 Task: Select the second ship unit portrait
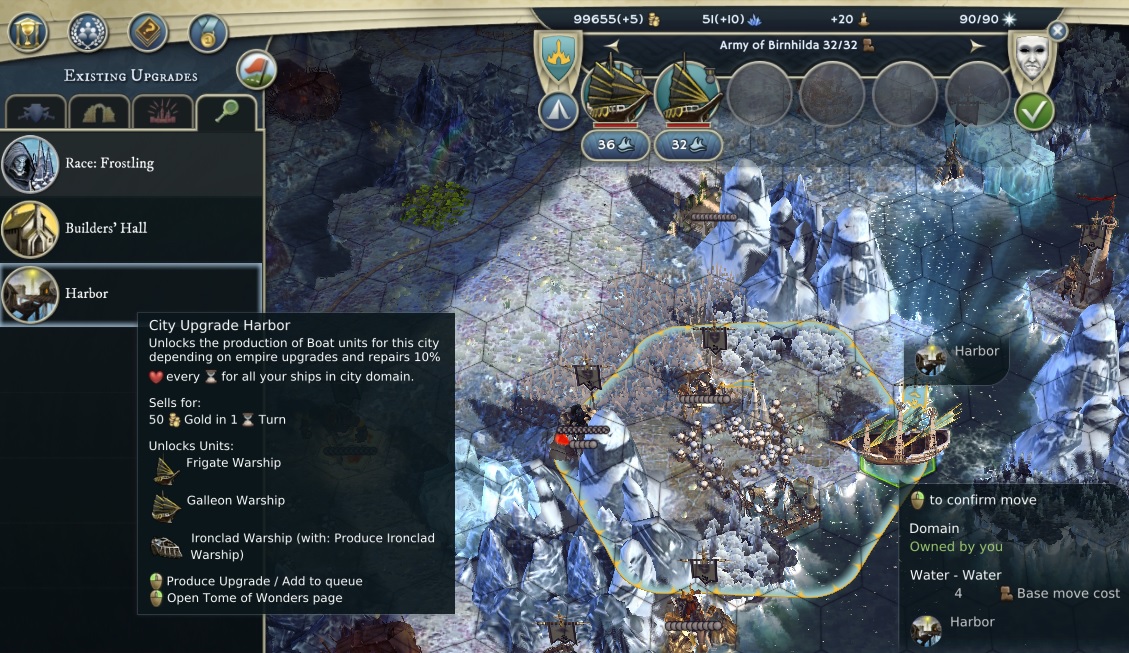[687, 93]
